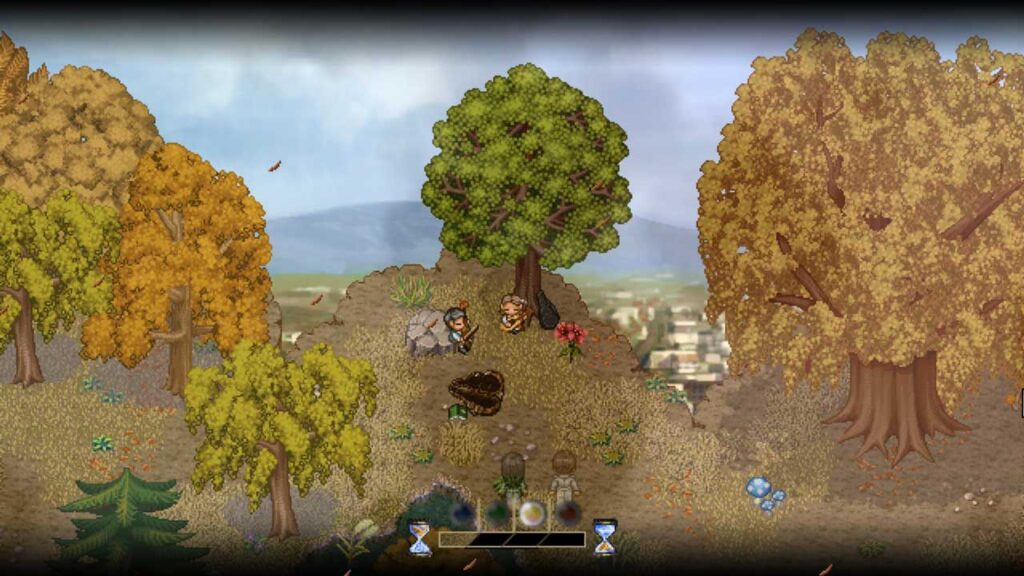This screenshot has height=576, width=1024.
Task: Select the green season orb
Action: click(497, 514)
